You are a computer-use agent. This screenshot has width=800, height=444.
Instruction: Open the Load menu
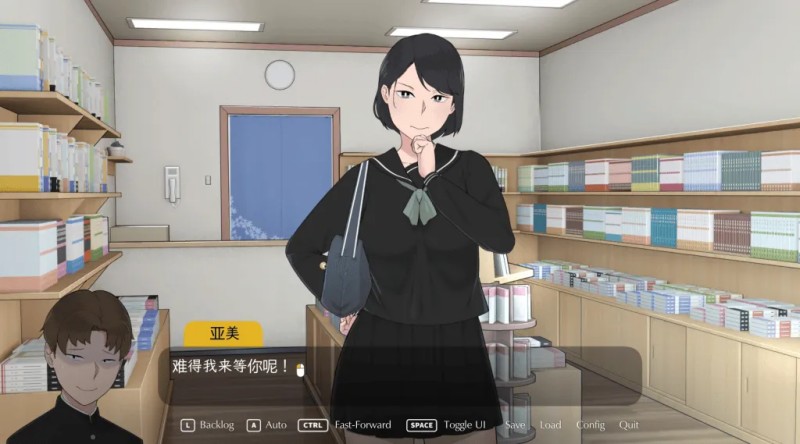tap(550, 425)
